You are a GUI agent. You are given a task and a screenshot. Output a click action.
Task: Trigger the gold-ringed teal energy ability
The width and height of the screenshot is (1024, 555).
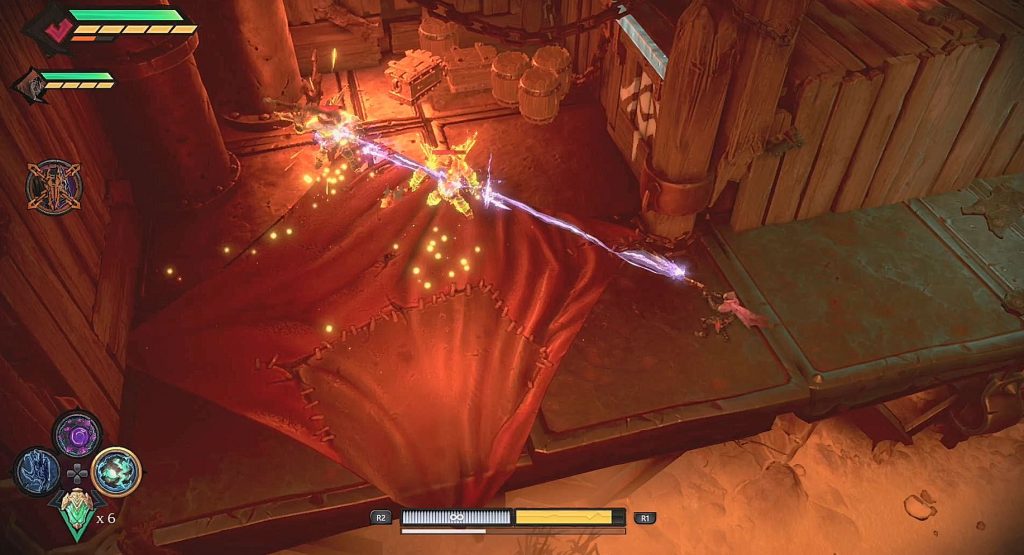116,471
